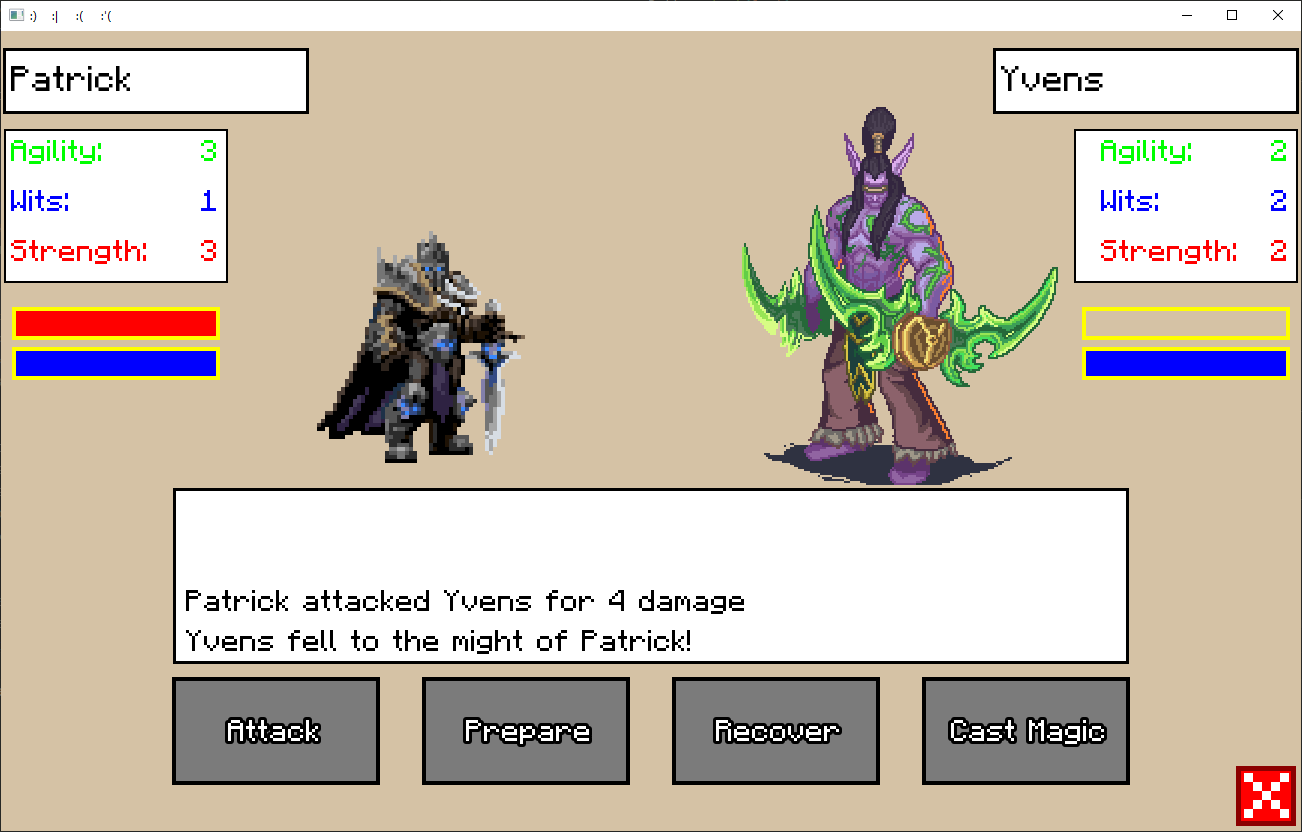Choose the Prepare battle action
Viewport: 1302px width, 832px height.
(x=526, y=730)
